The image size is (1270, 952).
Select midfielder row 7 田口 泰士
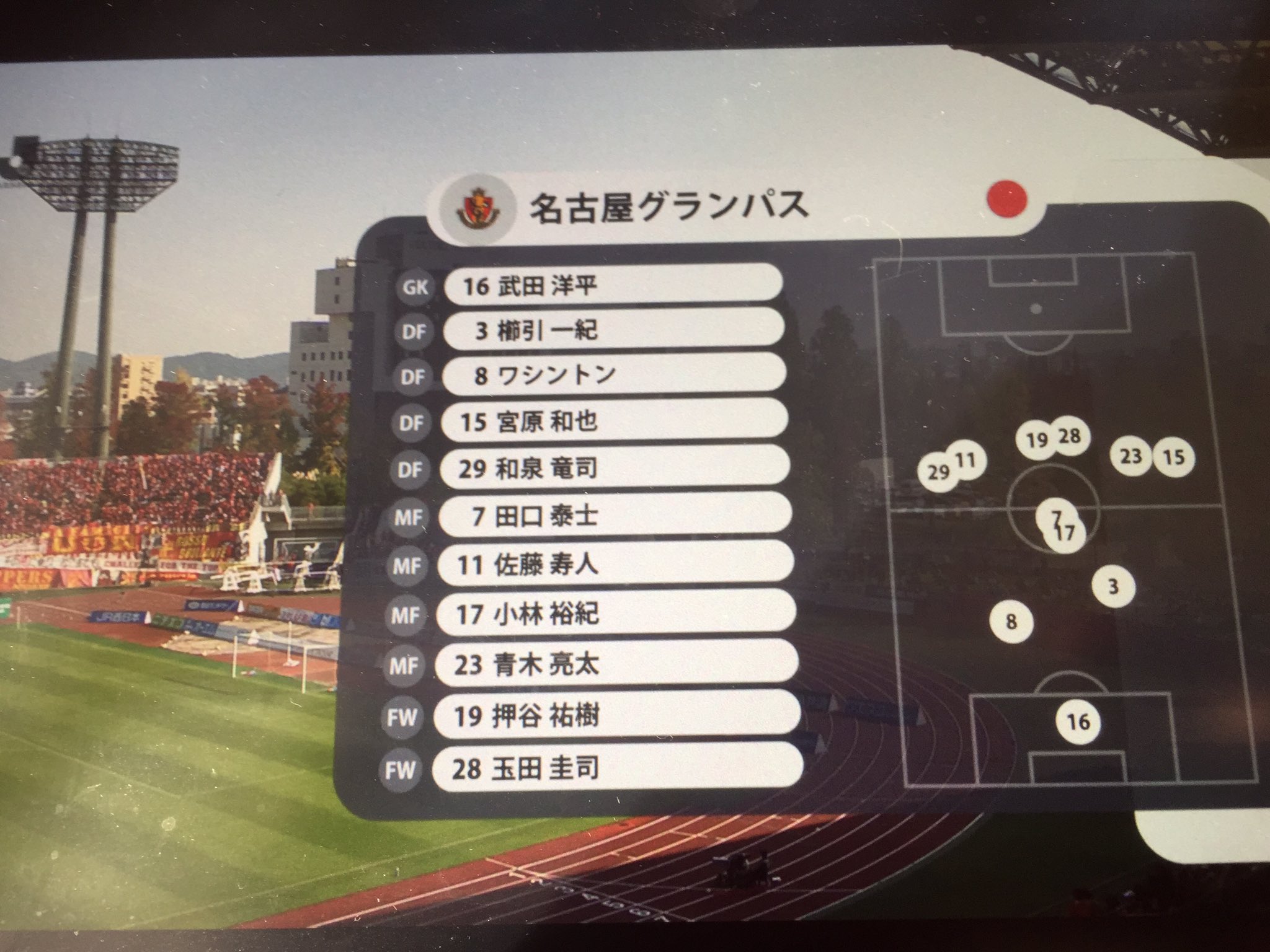point(615,516)
